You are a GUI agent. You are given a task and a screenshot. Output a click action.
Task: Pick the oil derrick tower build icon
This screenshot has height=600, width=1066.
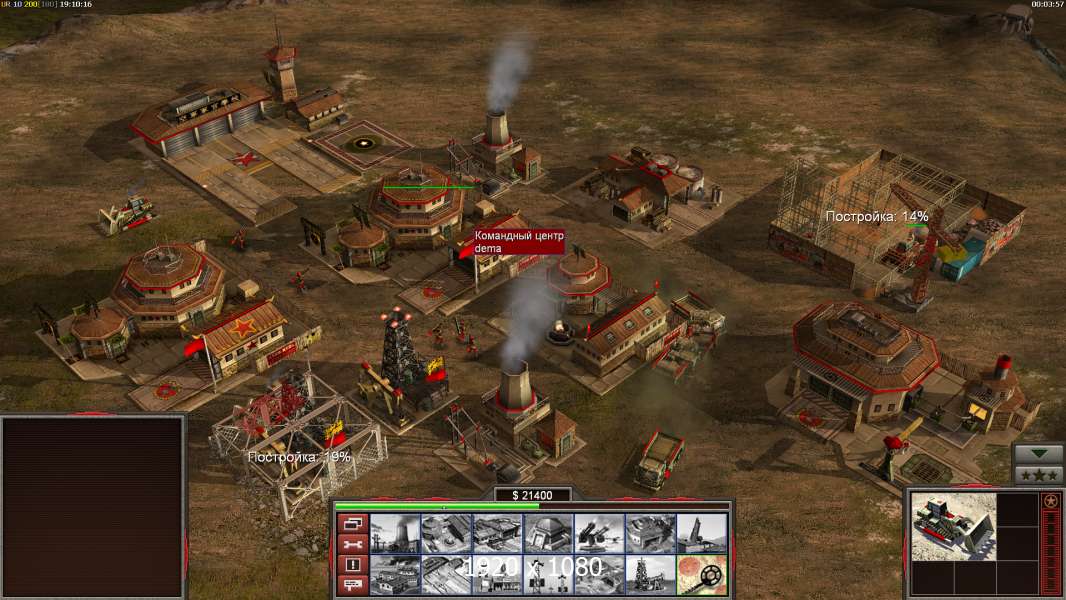pyautogui.click(x=650, y=574)
